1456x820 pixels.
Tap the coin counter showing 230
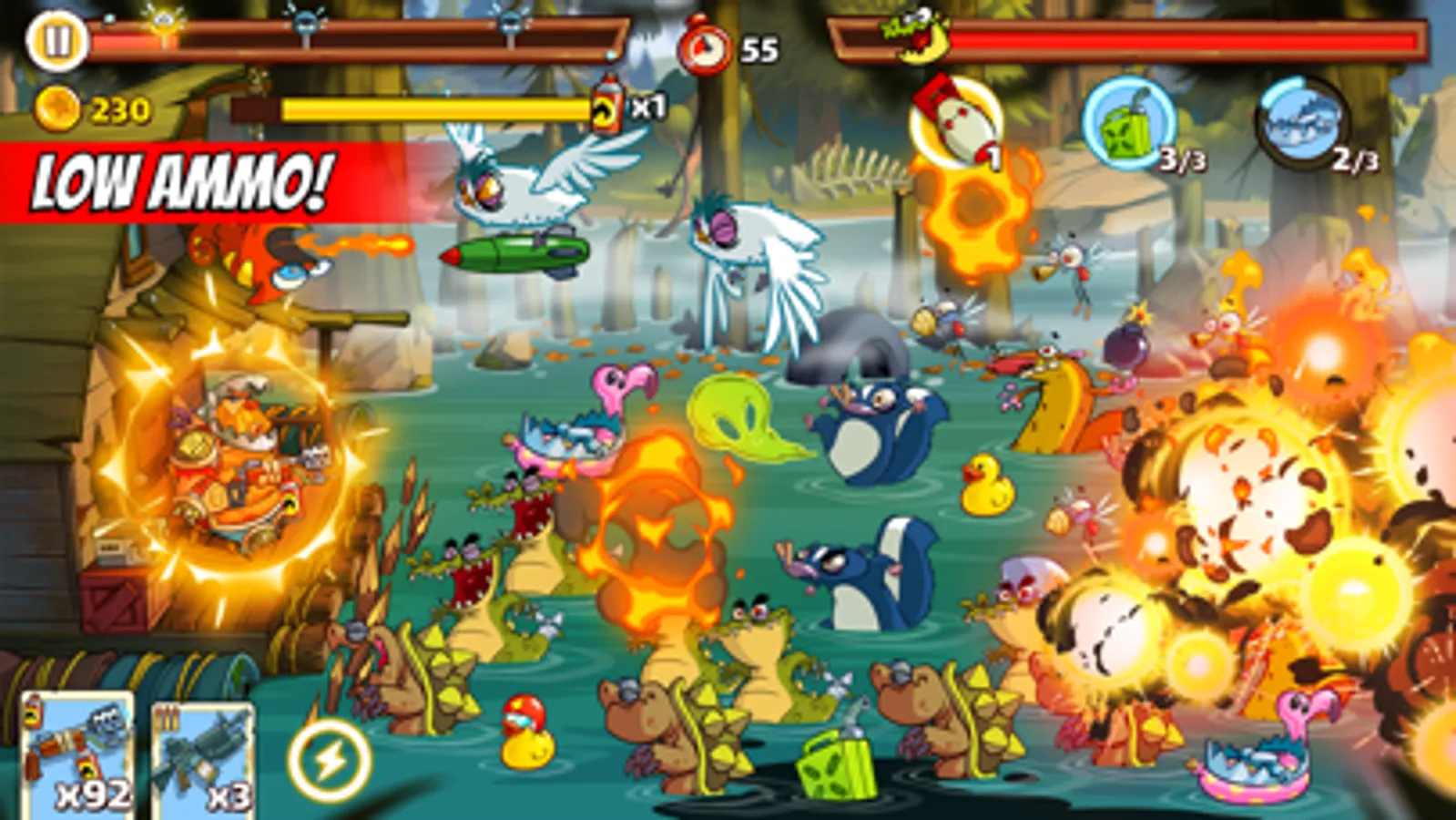96,109
